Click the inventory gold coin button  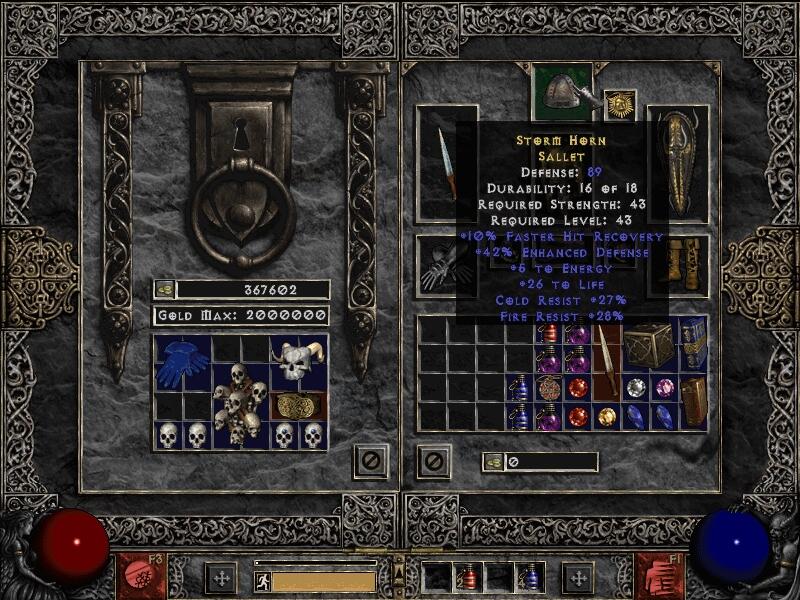pyautogui.click(x=493, y=462)
